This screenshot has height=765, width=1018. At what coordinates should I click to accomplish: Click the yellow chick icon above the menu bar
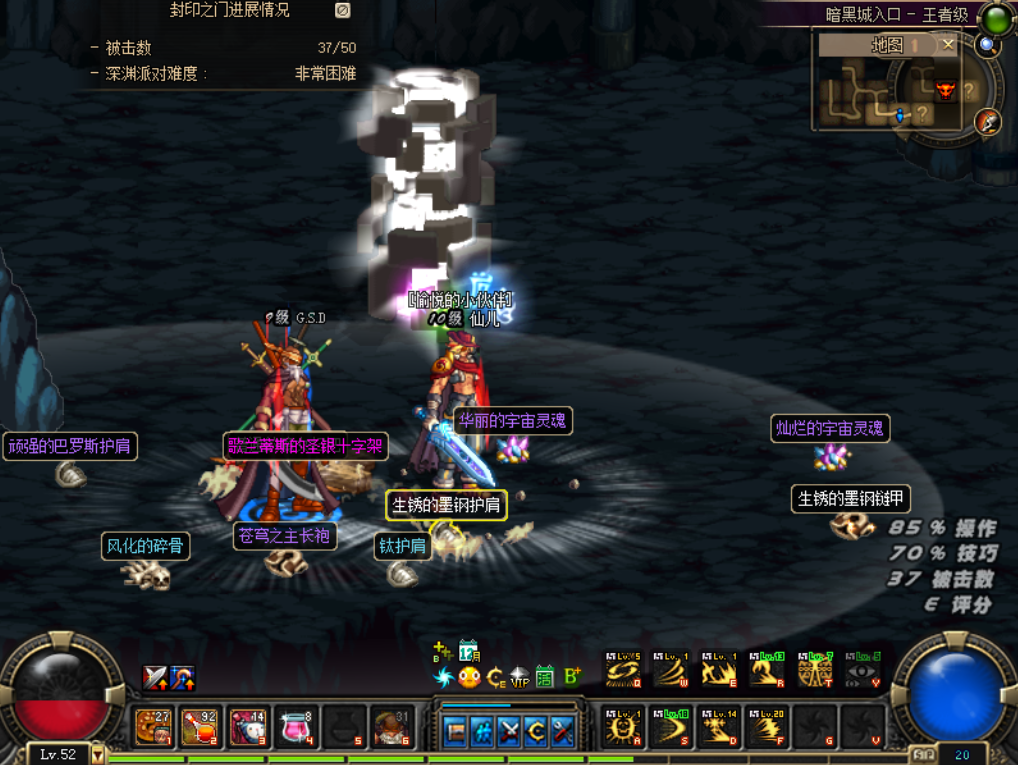coord(468,677)
